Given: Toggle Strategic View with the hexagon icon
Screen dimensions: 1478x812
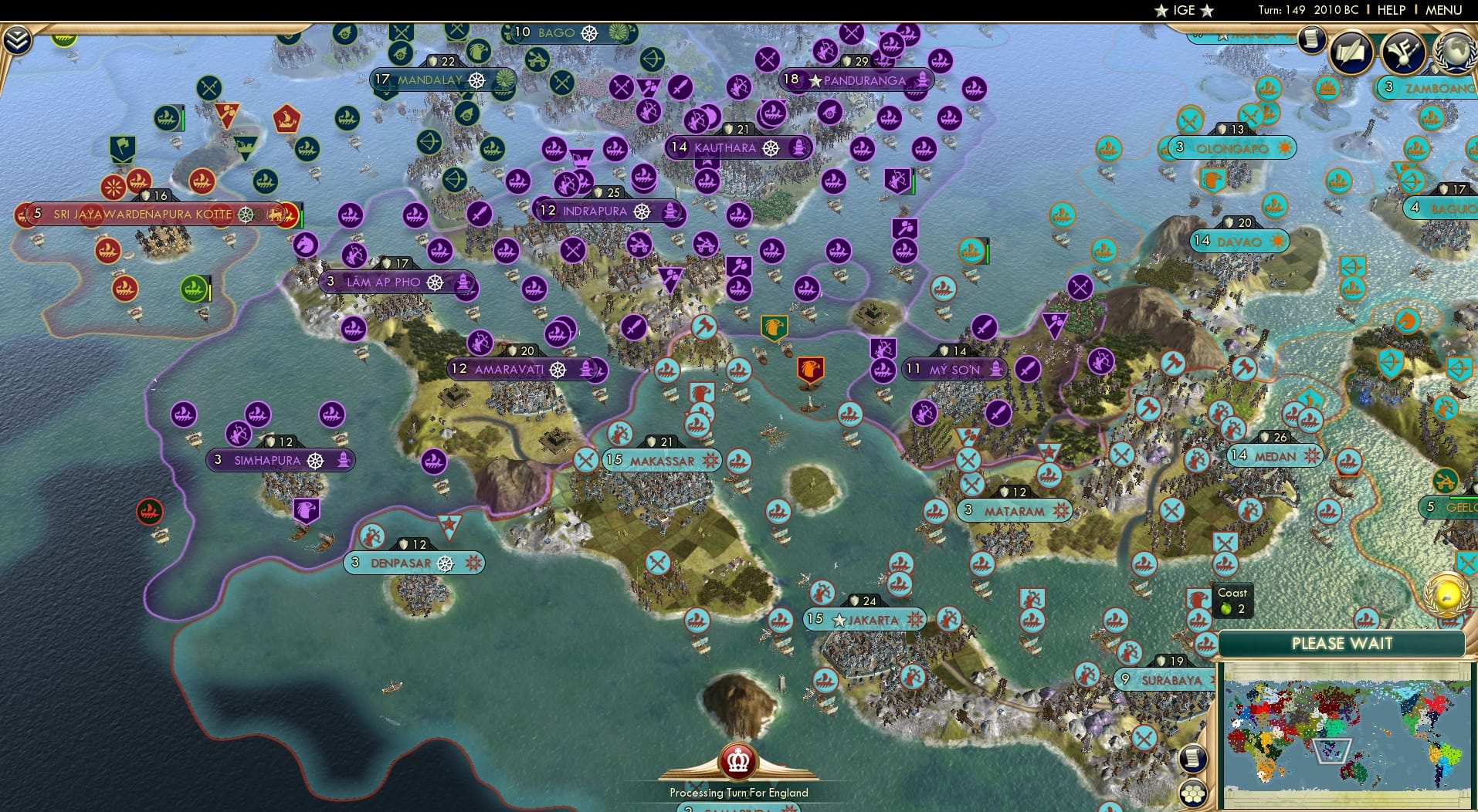Looking at the screenshot, I should pyautogui.click(x=1194, y=793).
